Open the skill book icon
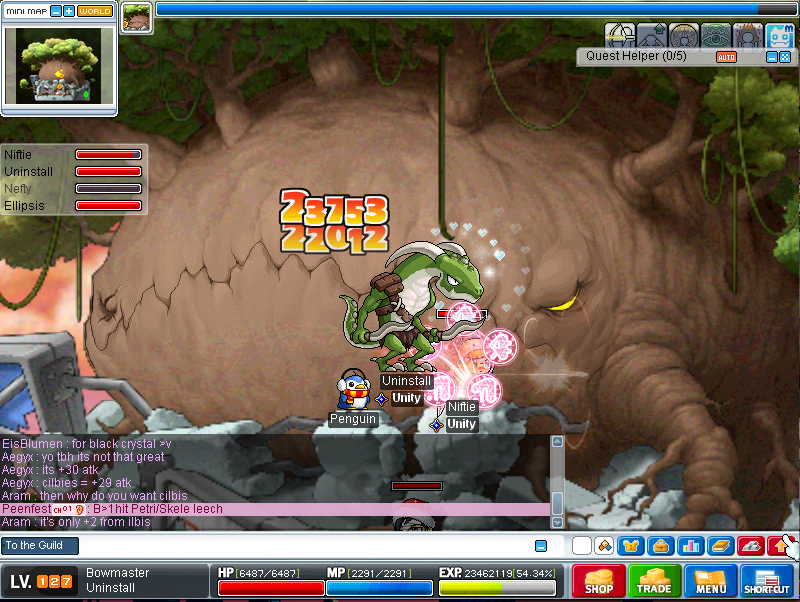The height and width of the screenshot is (602, 800). 719,546
